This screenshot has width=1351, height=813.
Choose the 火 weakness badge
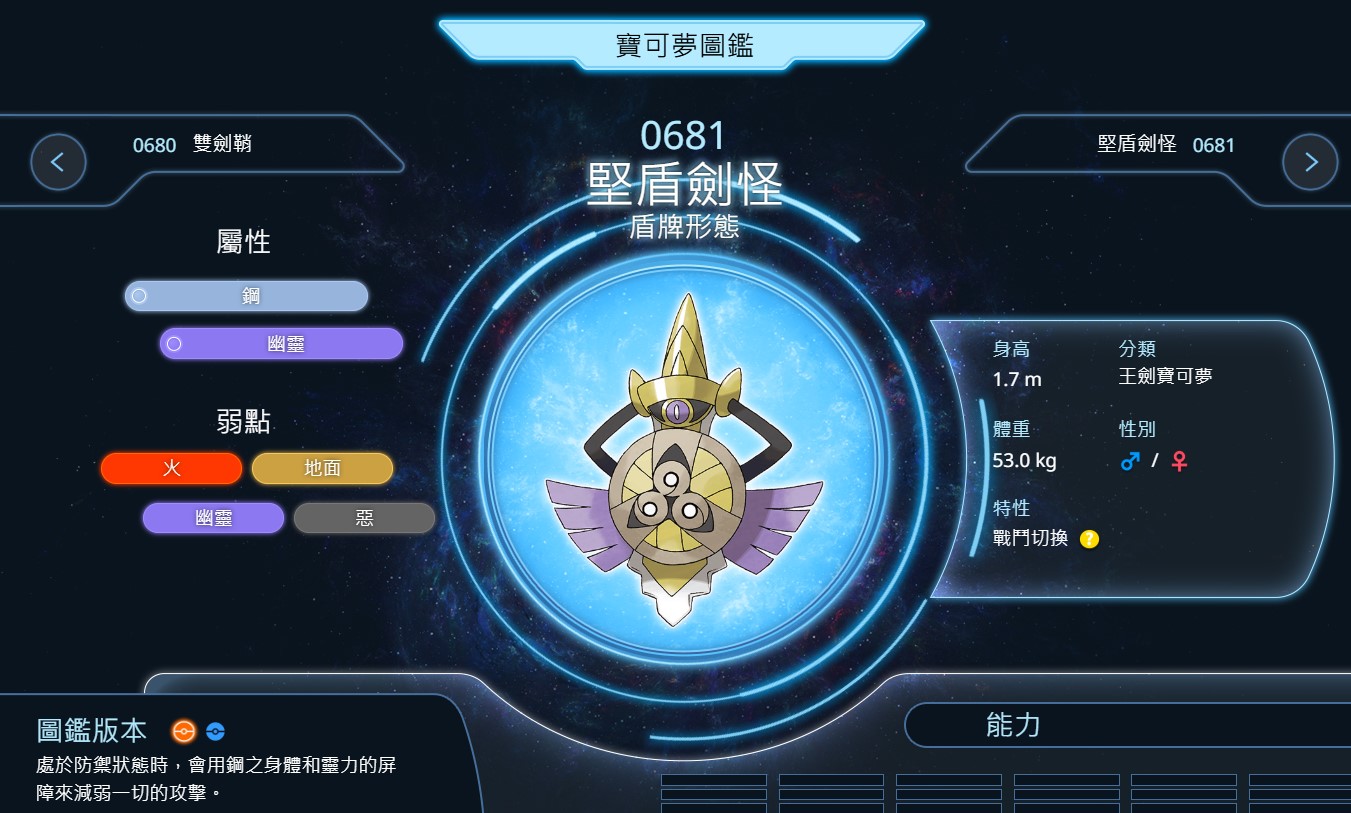[x=171, y=468]
